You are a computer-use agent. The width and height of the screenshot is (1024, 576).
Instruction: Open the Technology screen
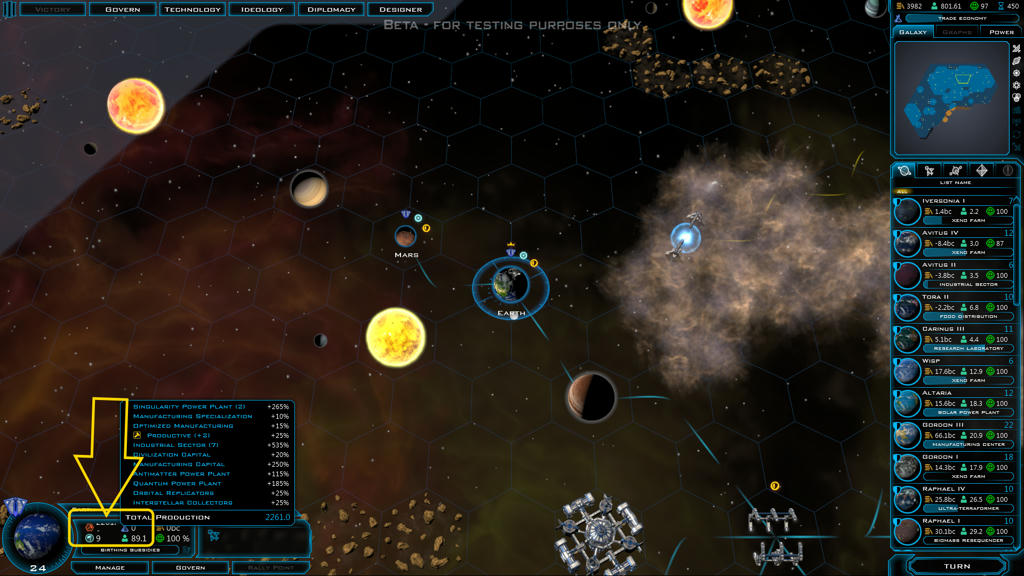click(x=192, y=9)
